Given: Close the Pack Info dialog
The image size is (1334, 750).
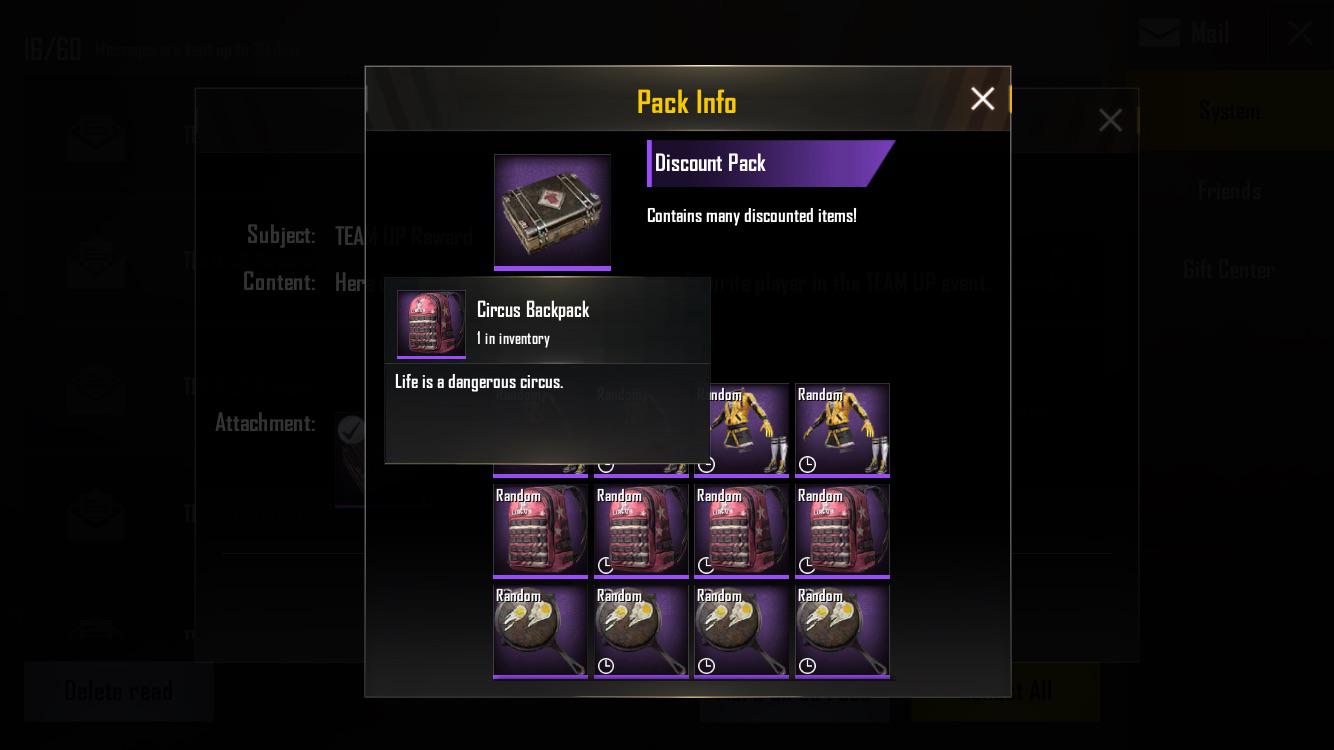Looking at the screenshot, I should (x=982, y=98).
